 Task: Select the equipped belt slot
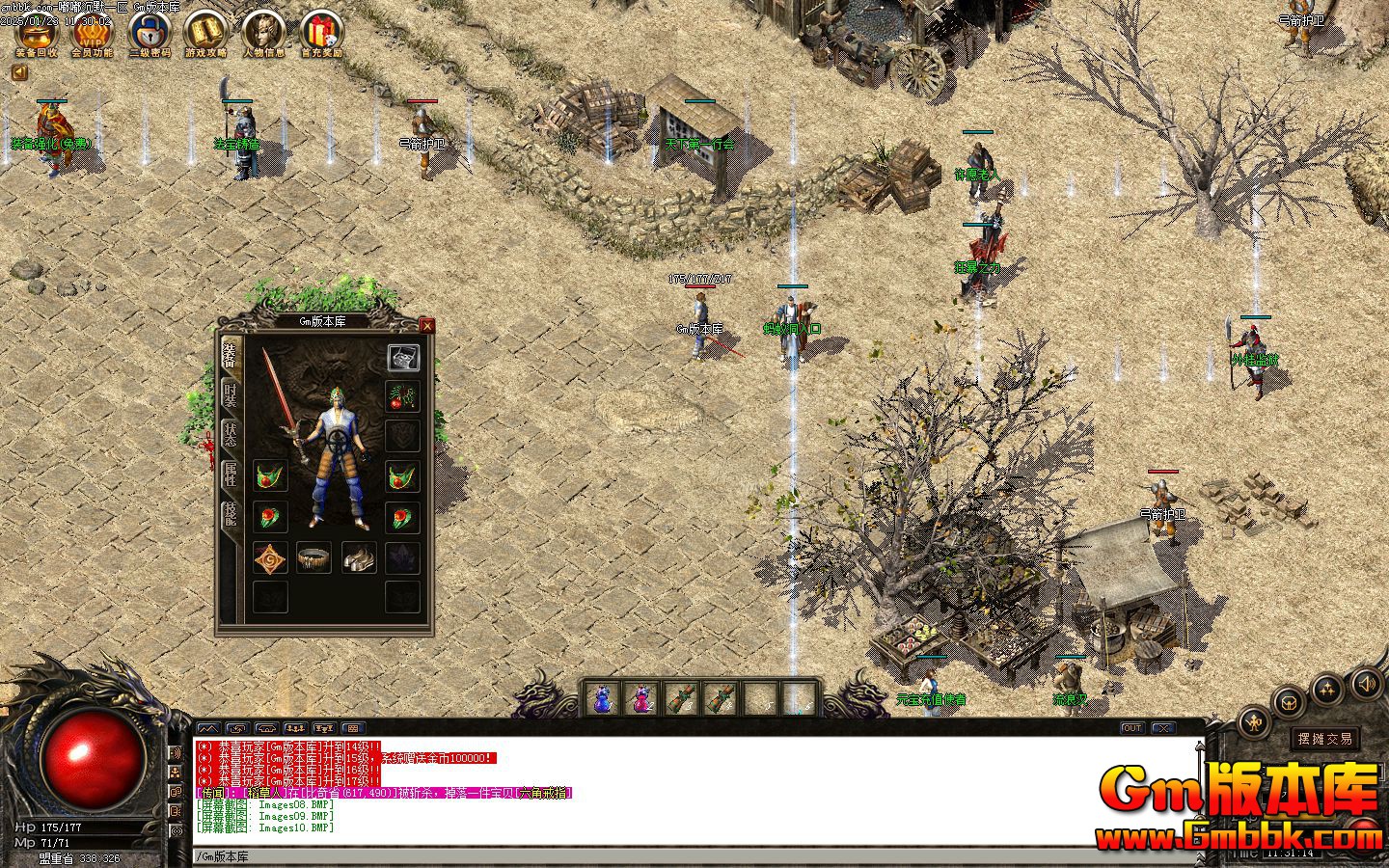tap(314, 557)
